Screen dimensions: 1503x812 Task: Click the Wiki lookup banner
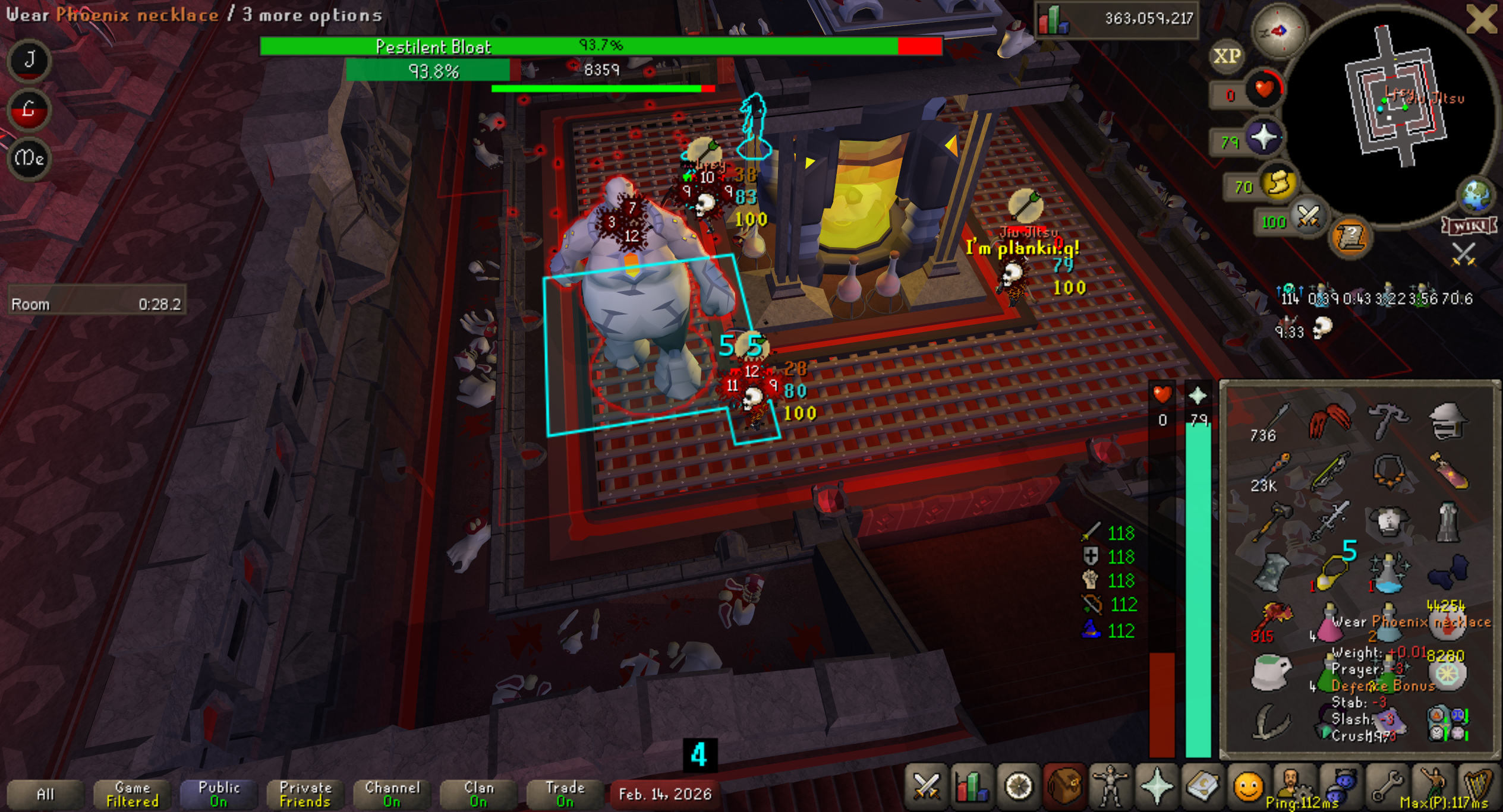pos(1468,226)
